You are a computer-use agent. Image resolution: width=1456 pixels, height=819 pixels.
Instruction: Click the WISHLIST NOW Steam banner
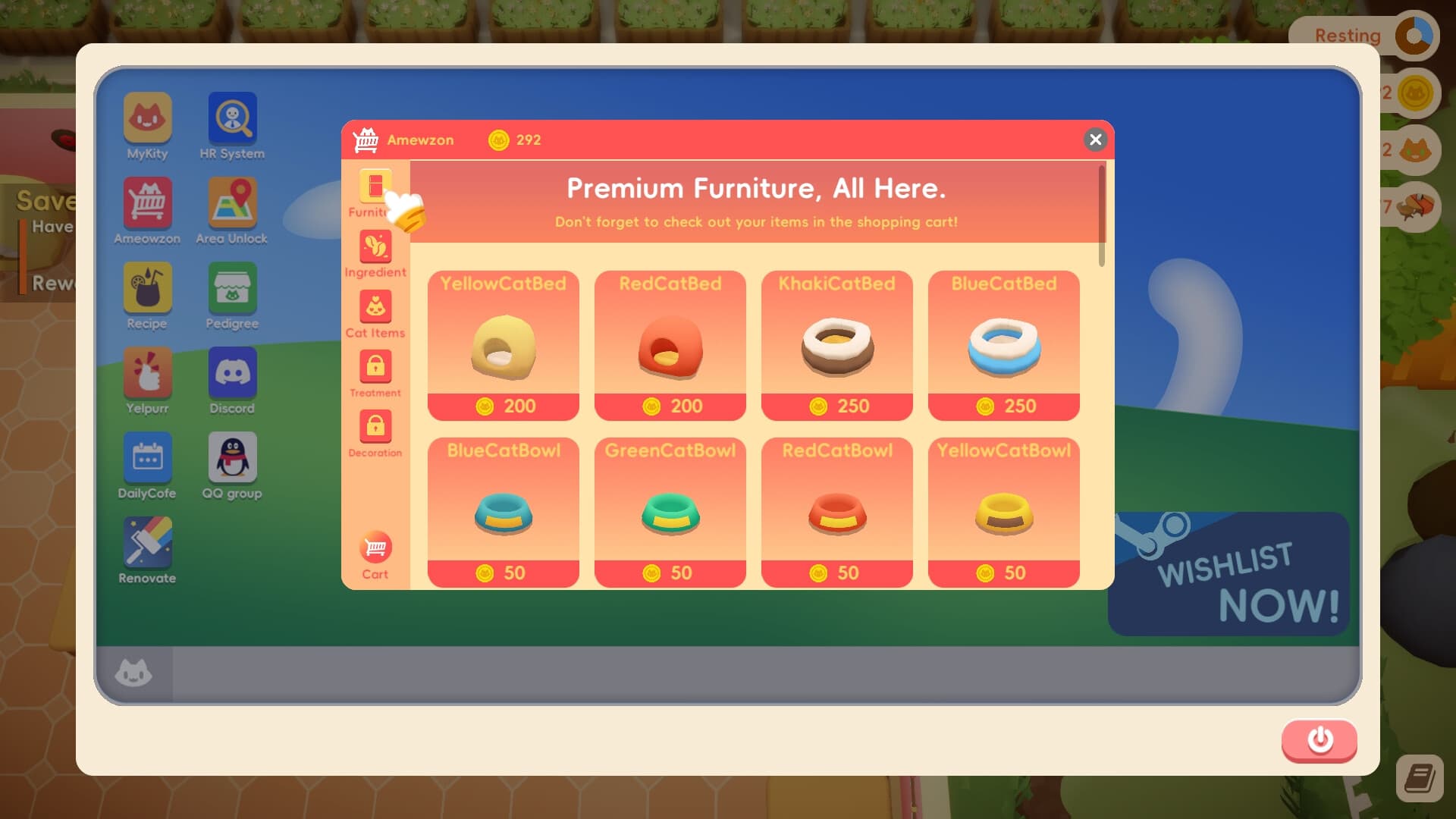1228,576
